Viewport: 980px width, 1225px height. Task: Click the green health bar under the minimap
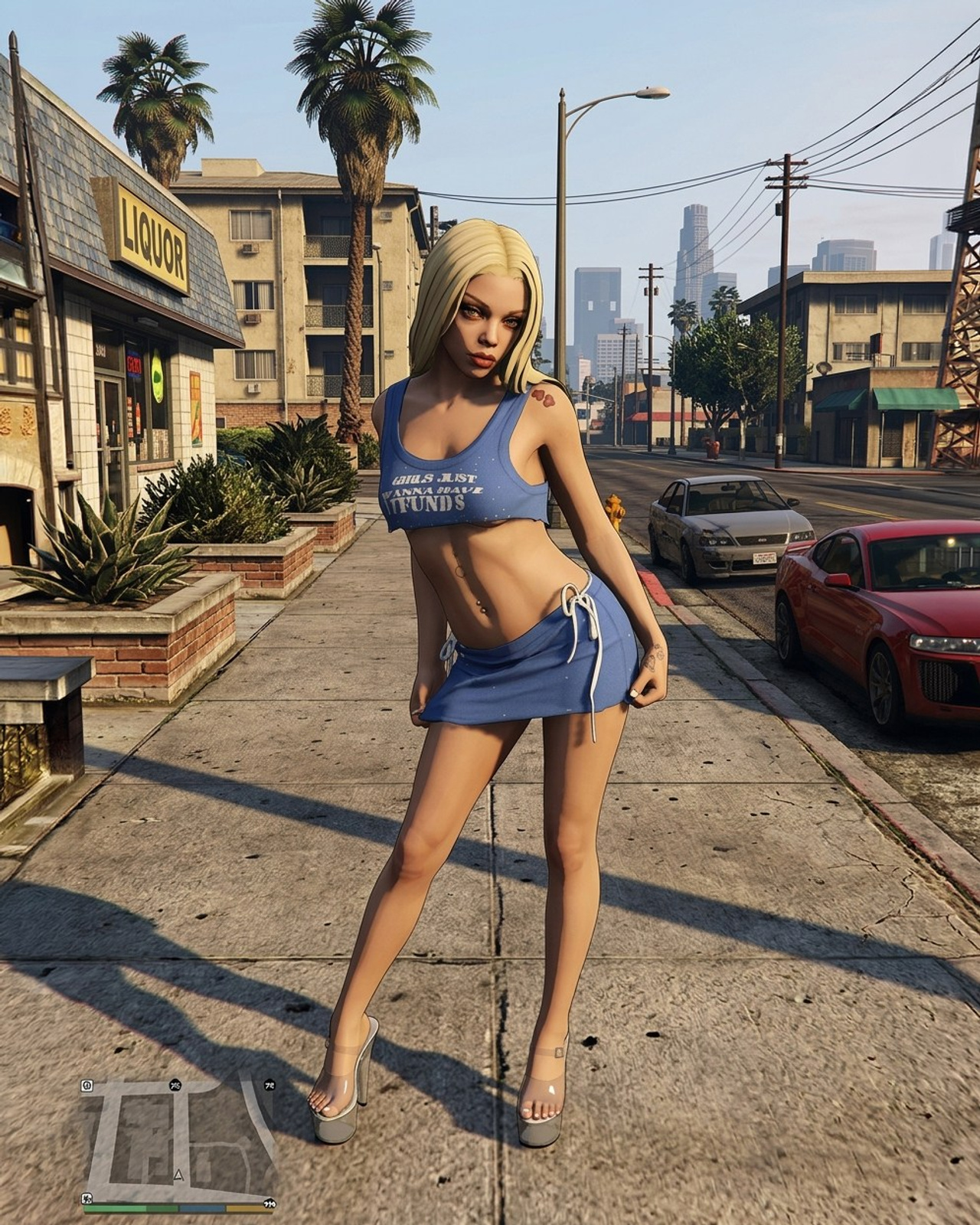tap(122, 1208)
